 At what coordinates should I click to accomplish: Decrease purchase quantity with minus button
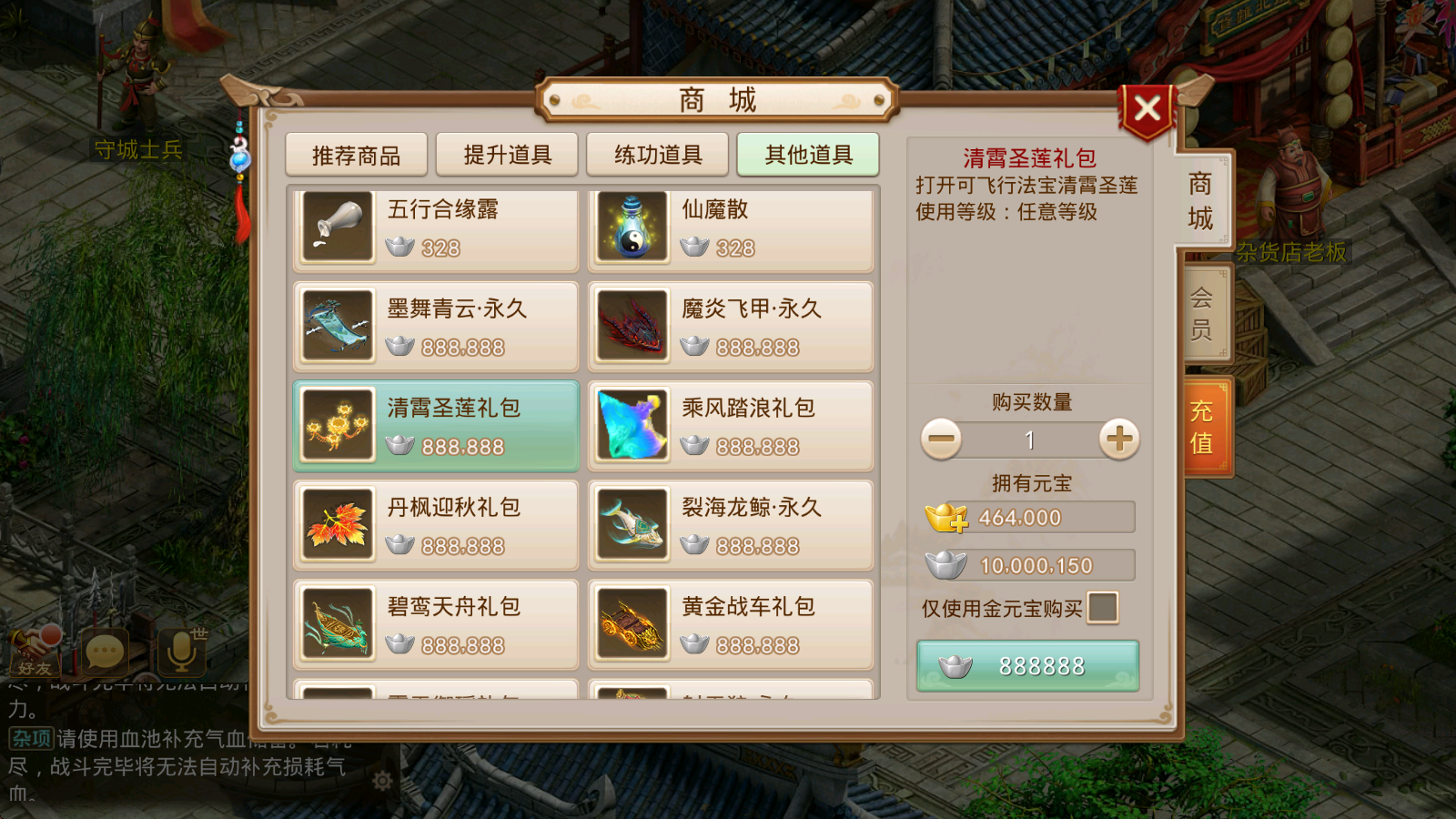coord(941,439)
